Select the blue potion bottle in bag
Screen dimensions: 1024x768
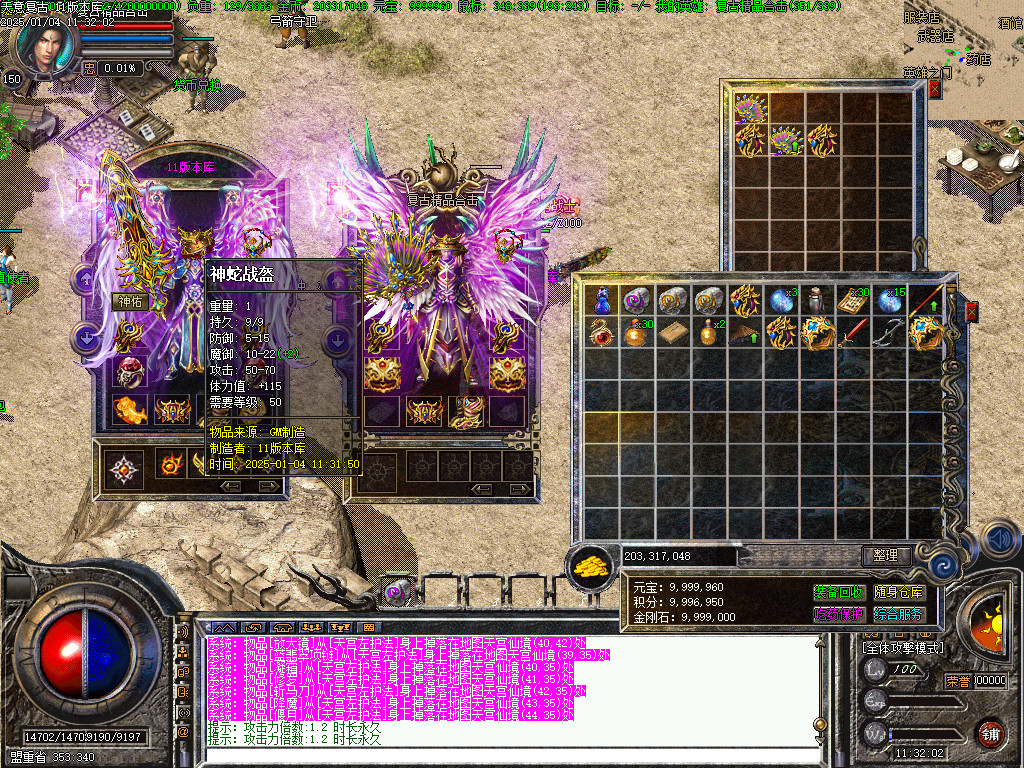(602, 300)
